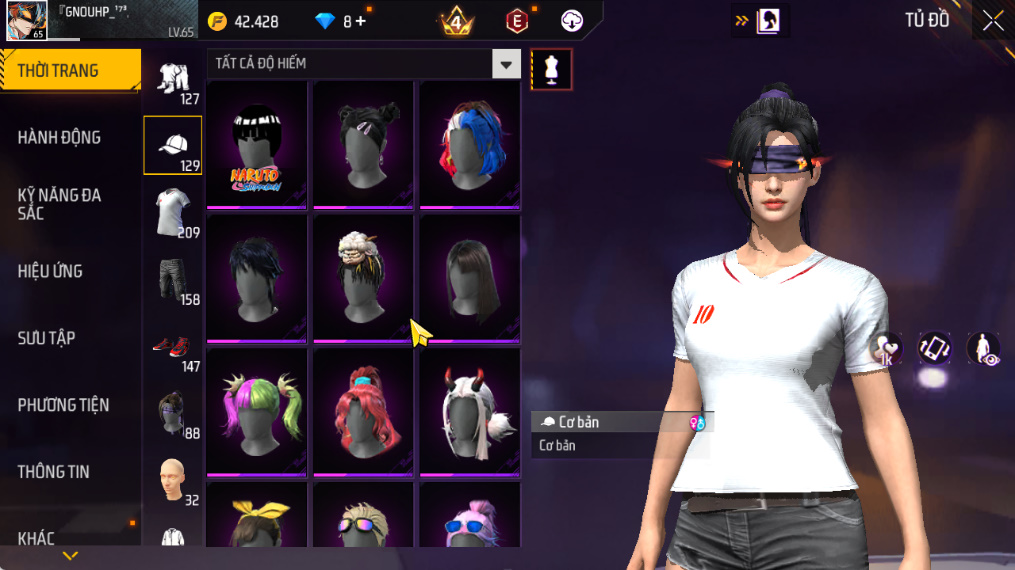Select the Naruto Shippuden hairstyle

pyautogui.click(x=257, y=144)
